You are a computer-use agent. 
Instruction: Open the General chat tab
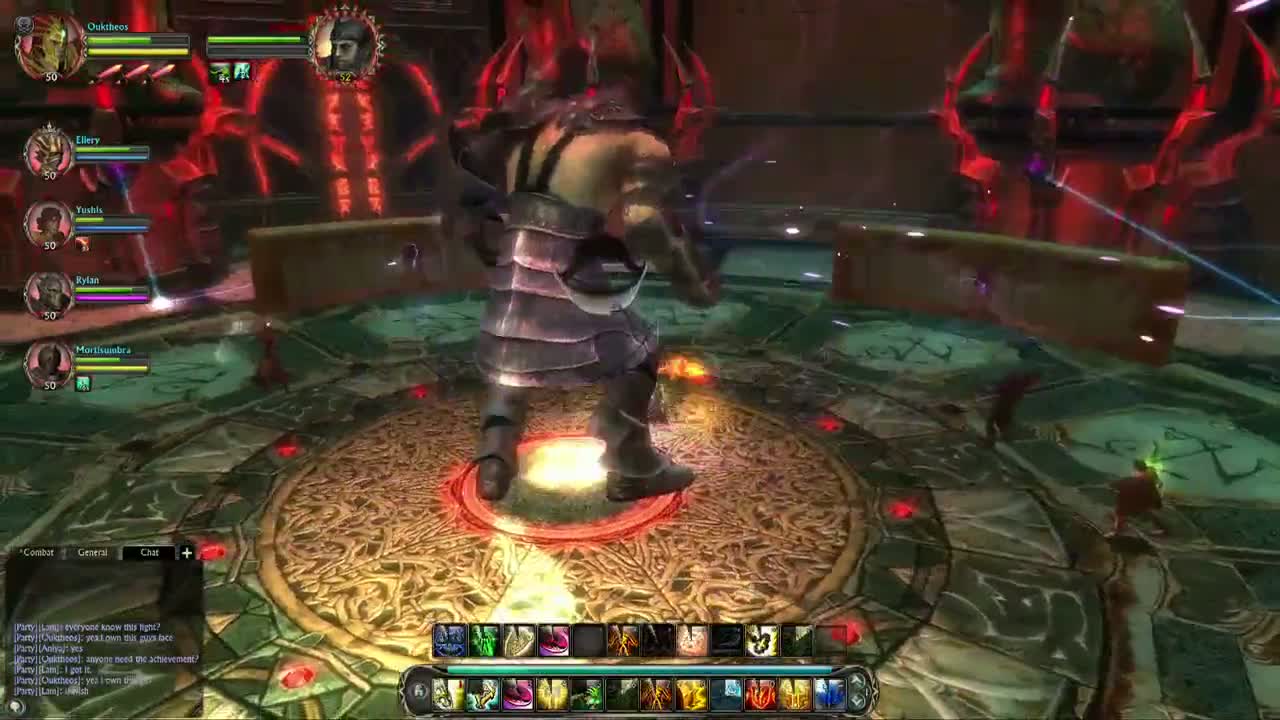click(92, 552)
